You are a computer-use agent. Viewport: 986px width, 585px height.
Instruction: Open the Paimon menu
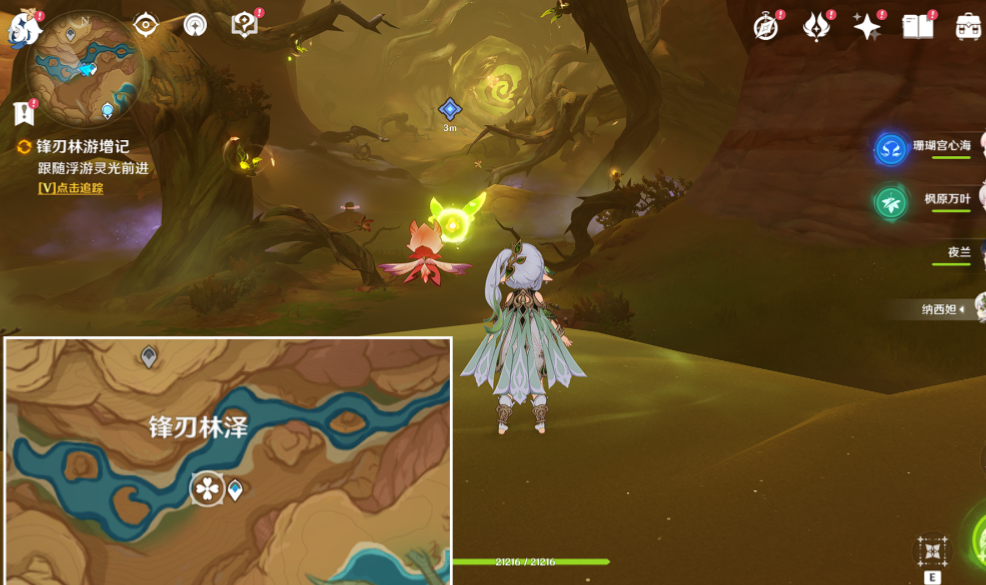[x=24, y=29]
